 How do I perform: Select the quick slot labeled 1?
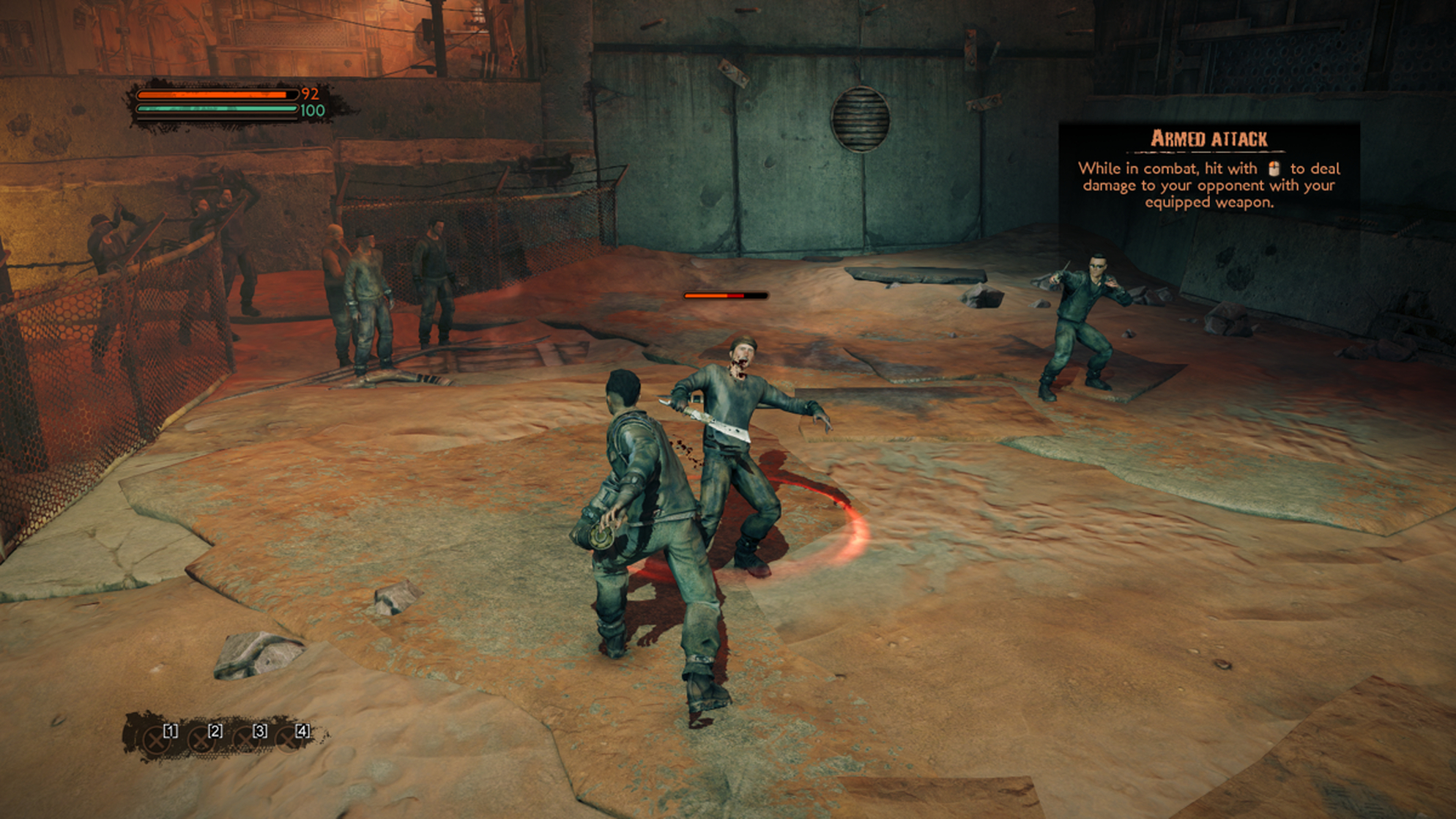tap(156, 740)
